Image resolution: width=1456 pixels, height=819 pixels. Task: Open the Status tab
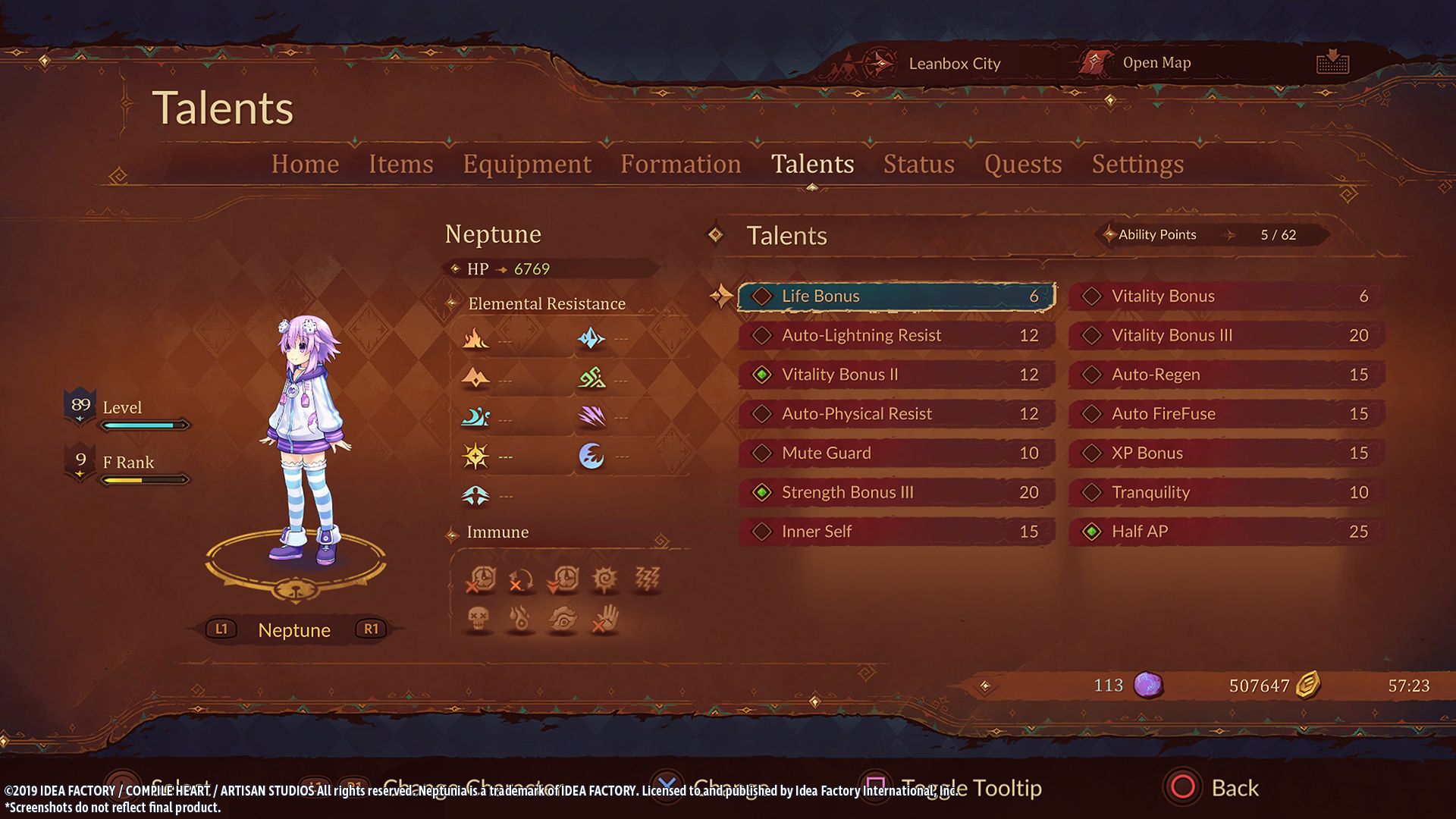click(918, 164)
